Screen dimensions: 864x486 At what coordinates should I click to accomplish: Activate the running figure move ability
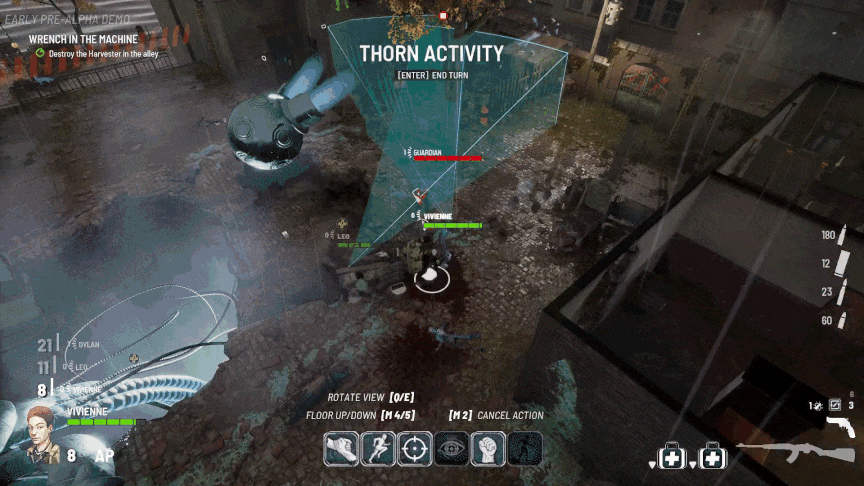pyautogui.click(x=377, y=449)
